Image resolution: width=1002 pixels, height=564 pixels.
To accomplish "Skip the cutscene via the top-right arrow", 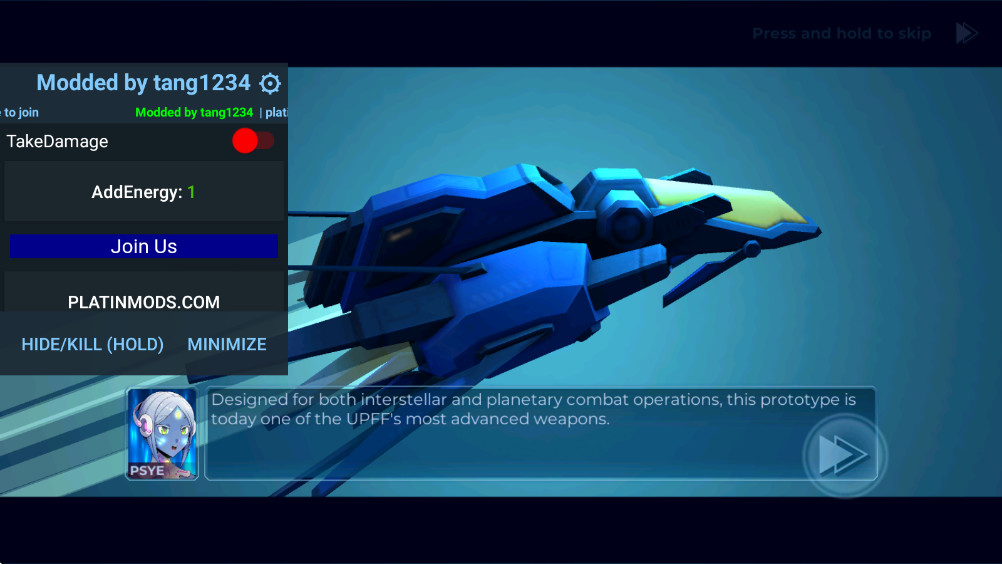I will click(x=966, y=33).
